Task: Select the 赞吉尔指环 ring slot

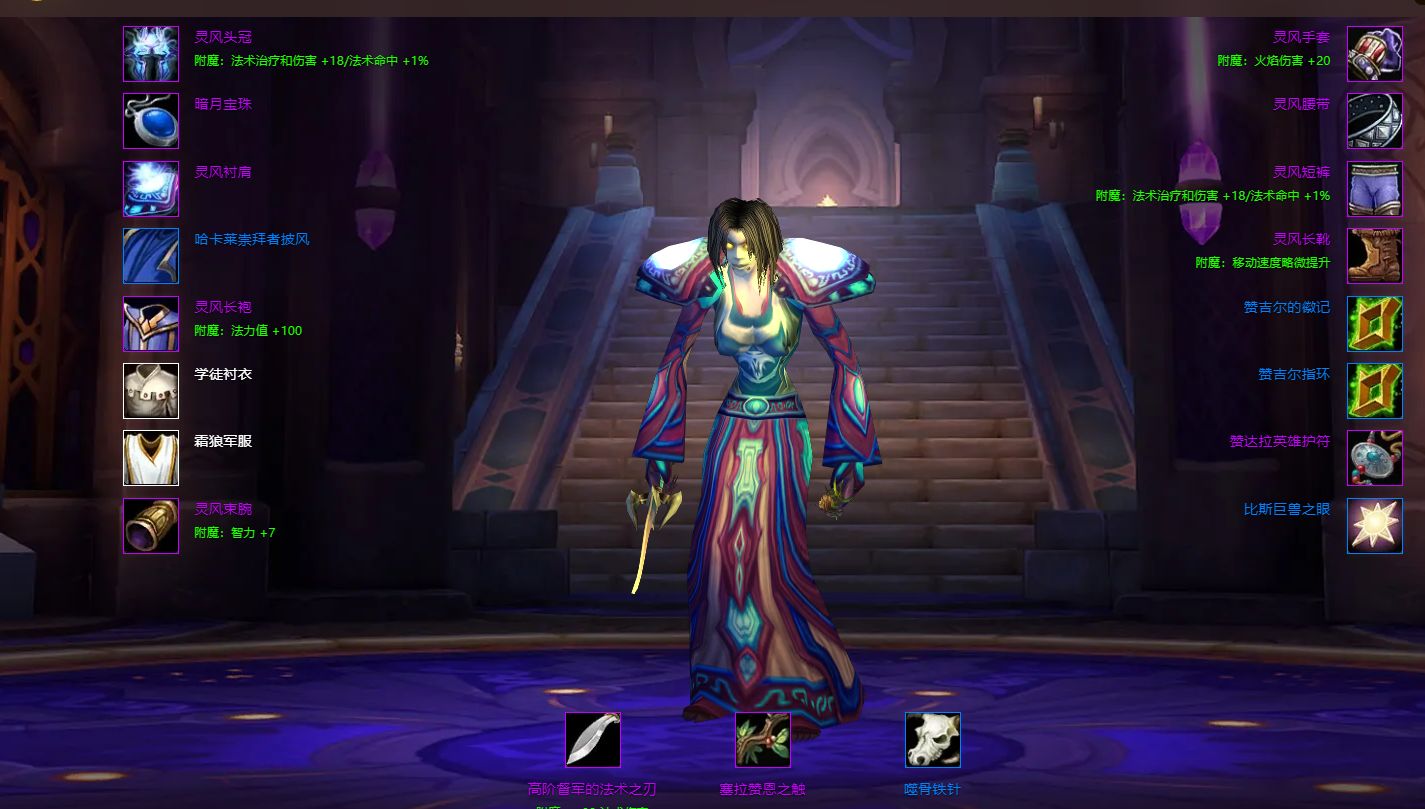Action: tap(1374, 391)
